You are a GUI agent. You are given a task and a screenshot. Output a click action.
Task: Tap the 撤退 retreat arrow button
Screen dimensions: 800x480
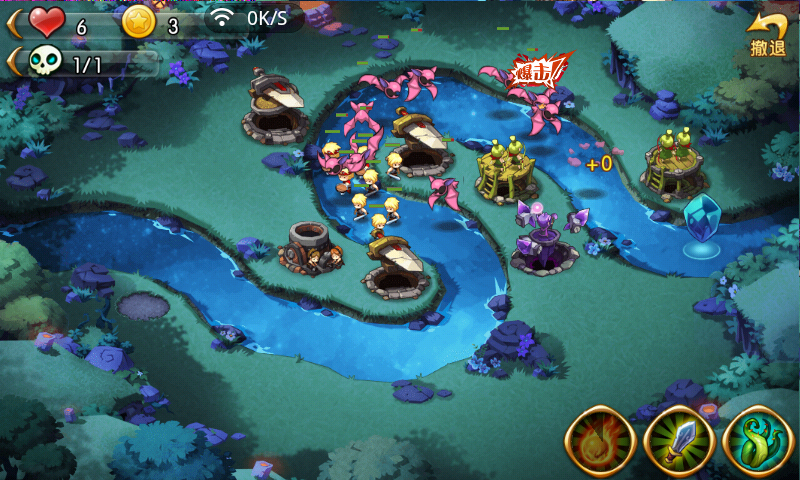[767, 35]
